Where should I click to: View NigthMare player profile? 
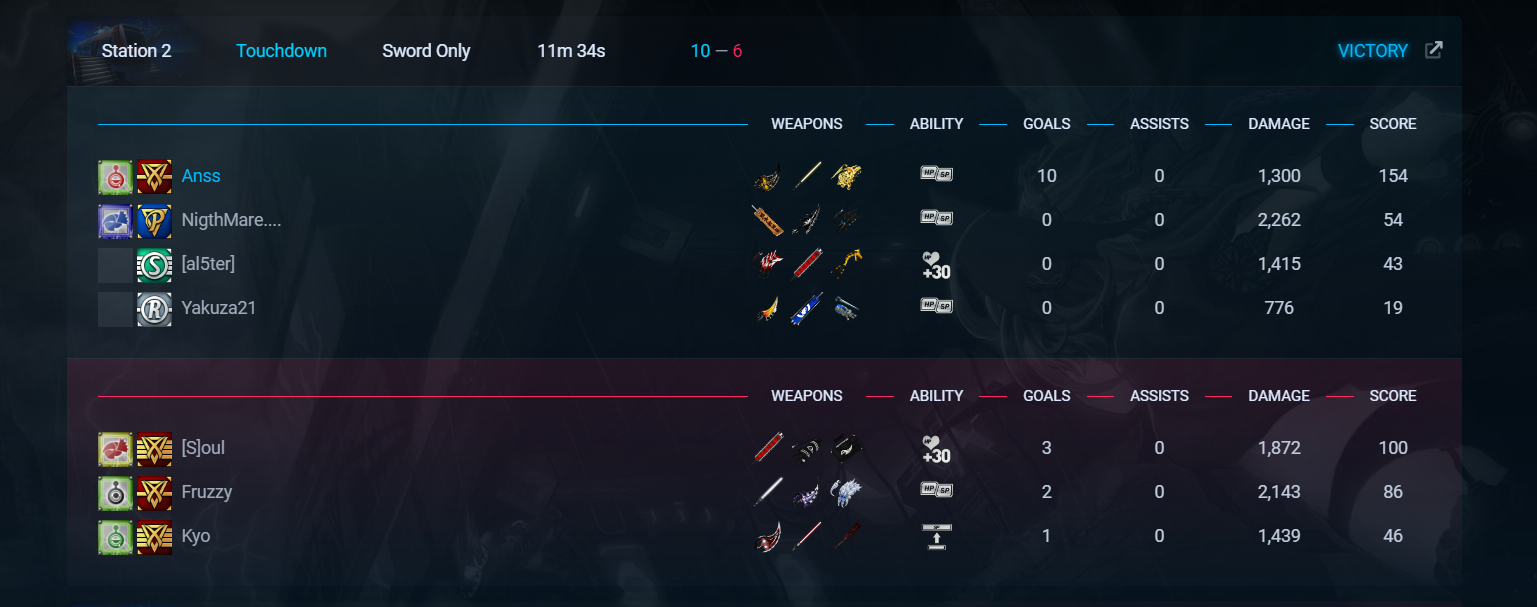[x=231, y=220]
